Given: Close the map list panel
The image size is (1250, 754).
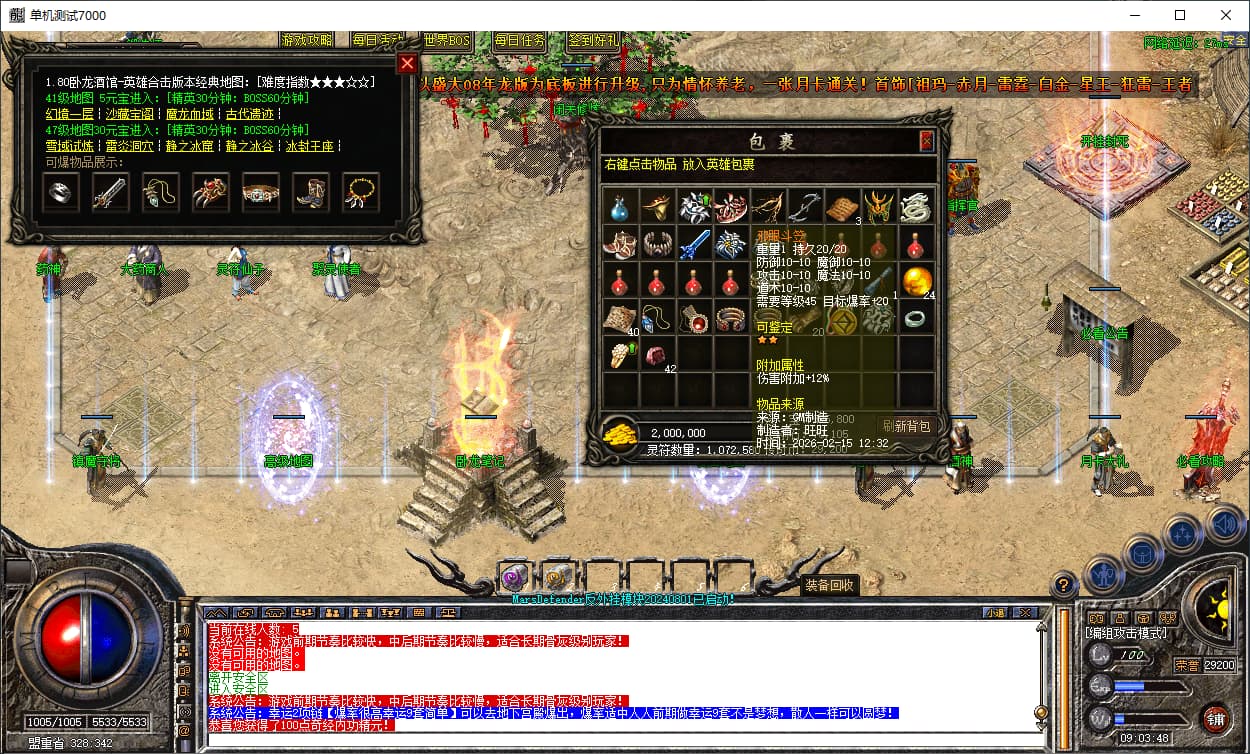Looking at the screenshot, I should click(x=406, y=64).
